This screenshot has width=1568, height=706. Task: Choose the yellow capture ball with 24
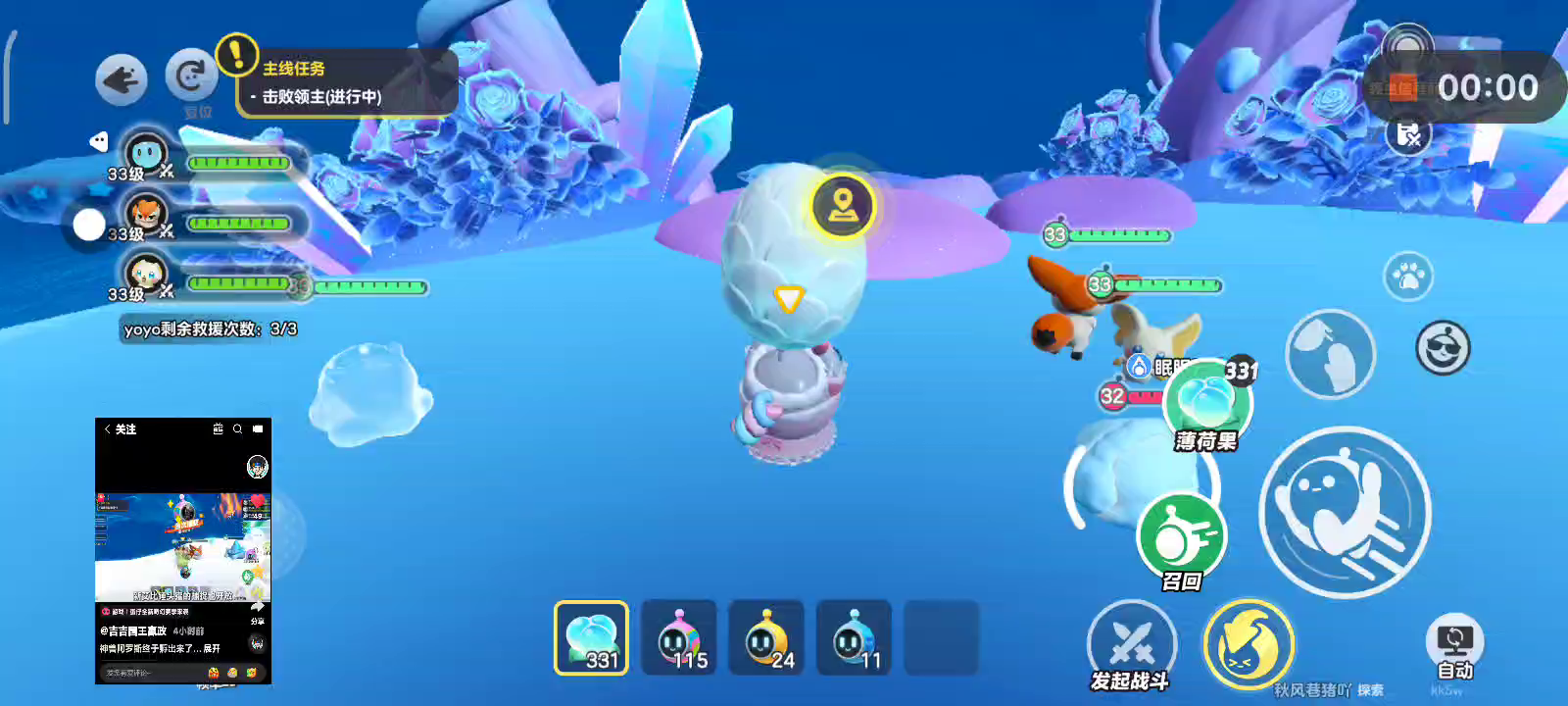766,637
